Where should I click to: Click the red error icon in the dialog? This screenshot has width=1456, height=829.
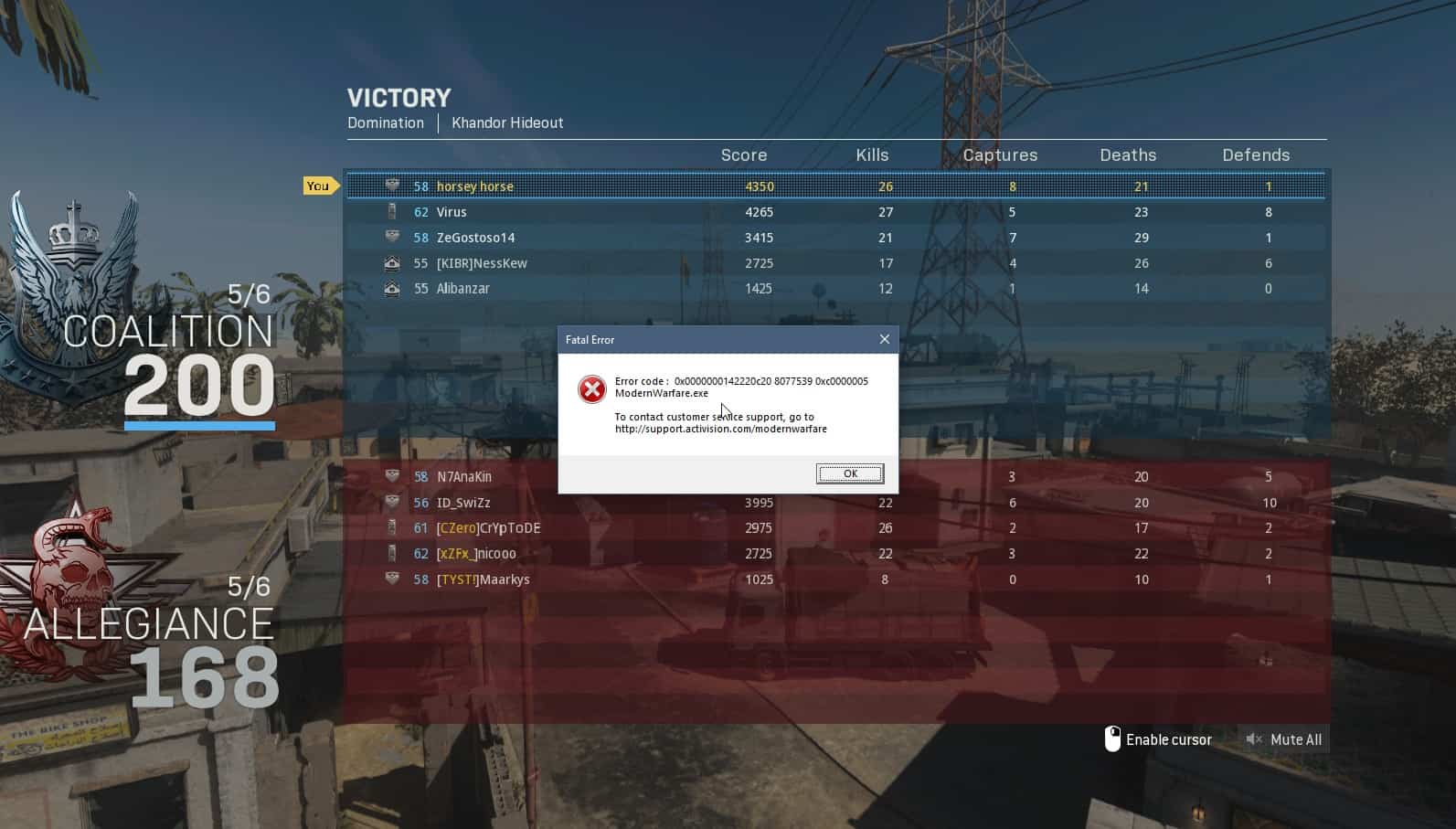point(592,389)
